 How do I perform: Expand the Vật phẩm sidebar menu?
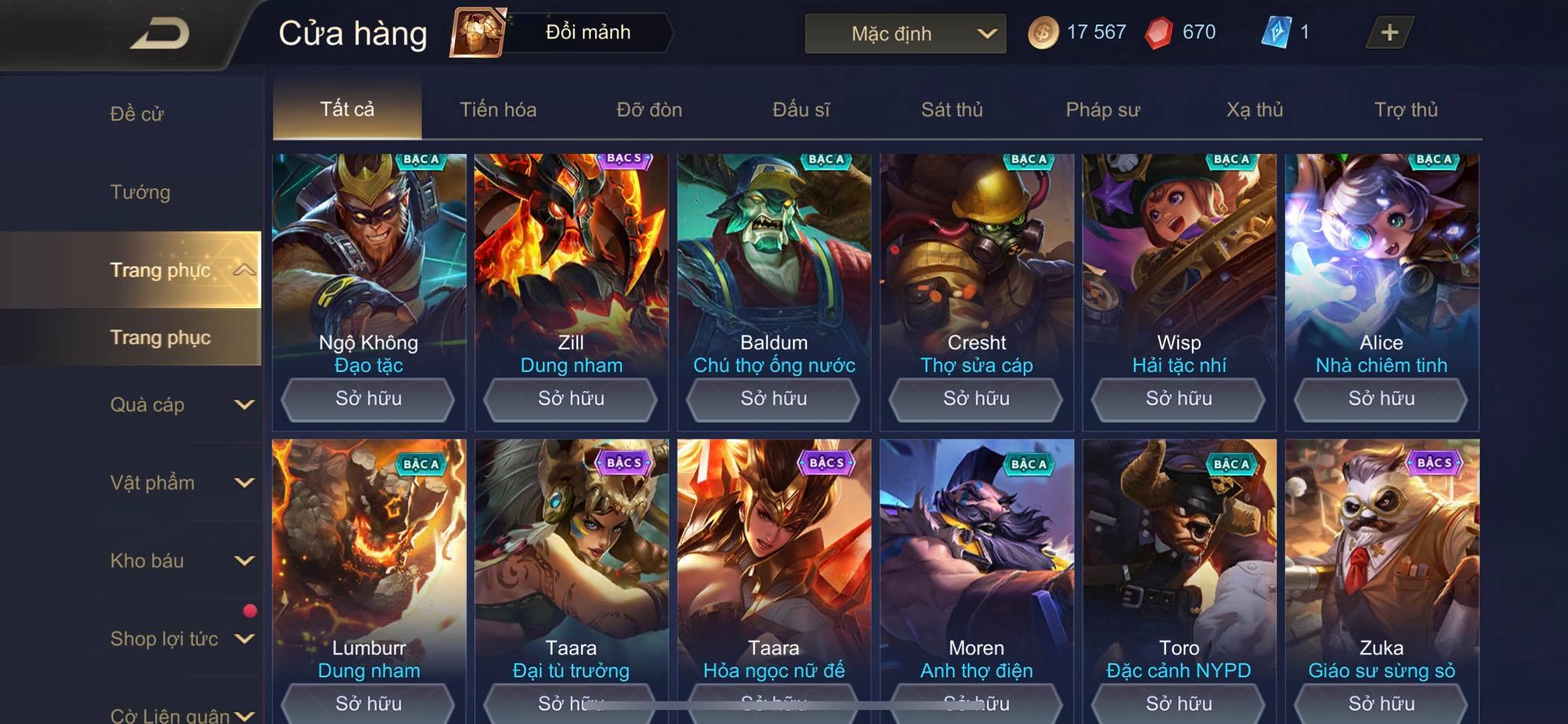181,483
